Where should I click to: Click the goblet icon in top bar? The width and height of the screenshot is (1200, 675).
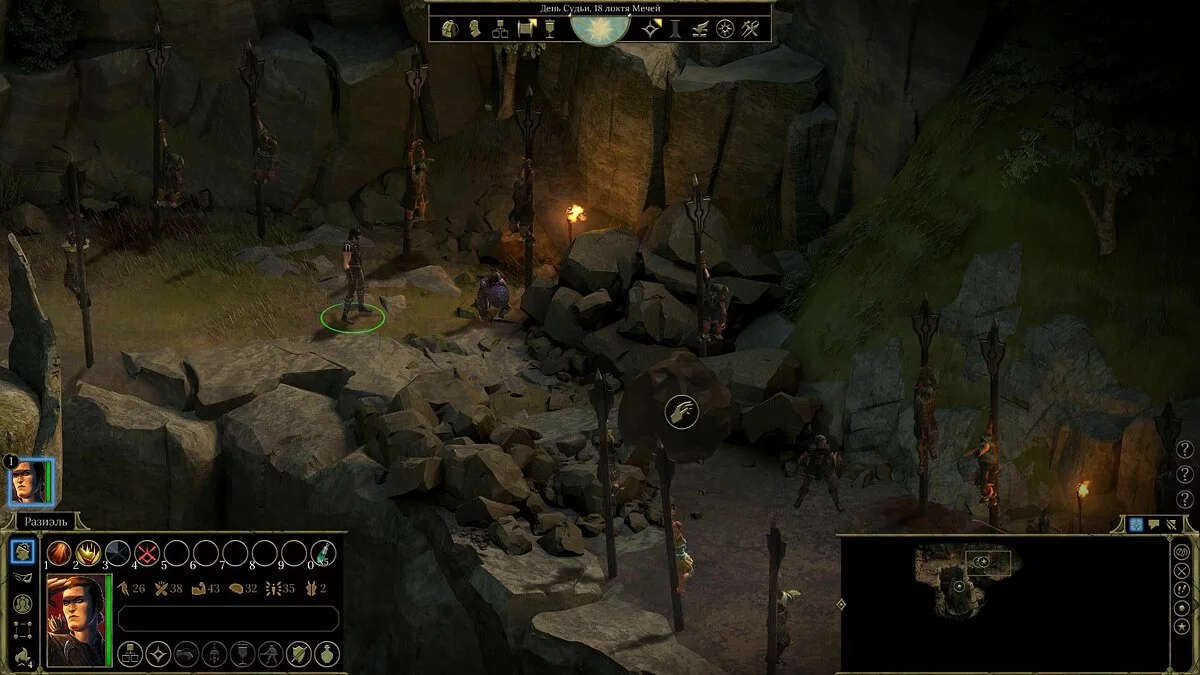tap(551, 28)
